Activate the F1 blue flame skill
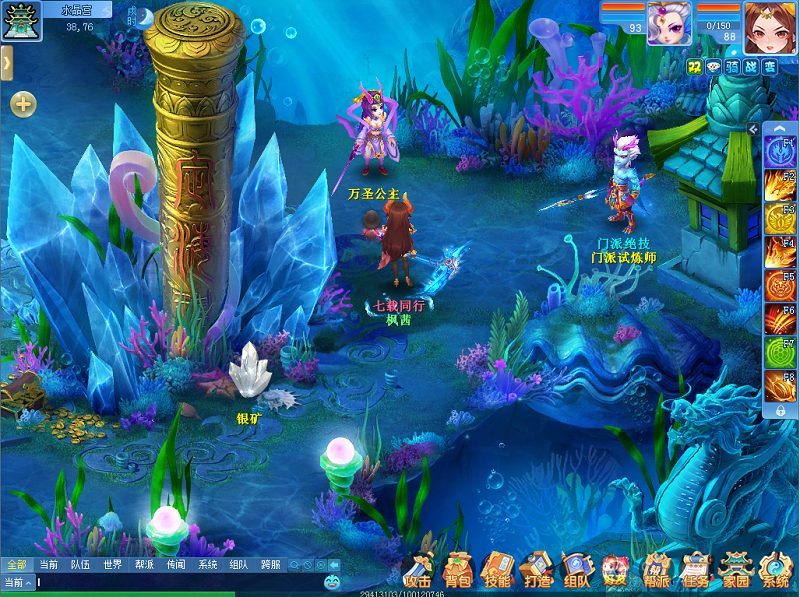The width and height of the screenshot is (800, 597). (x=780, y=153)
